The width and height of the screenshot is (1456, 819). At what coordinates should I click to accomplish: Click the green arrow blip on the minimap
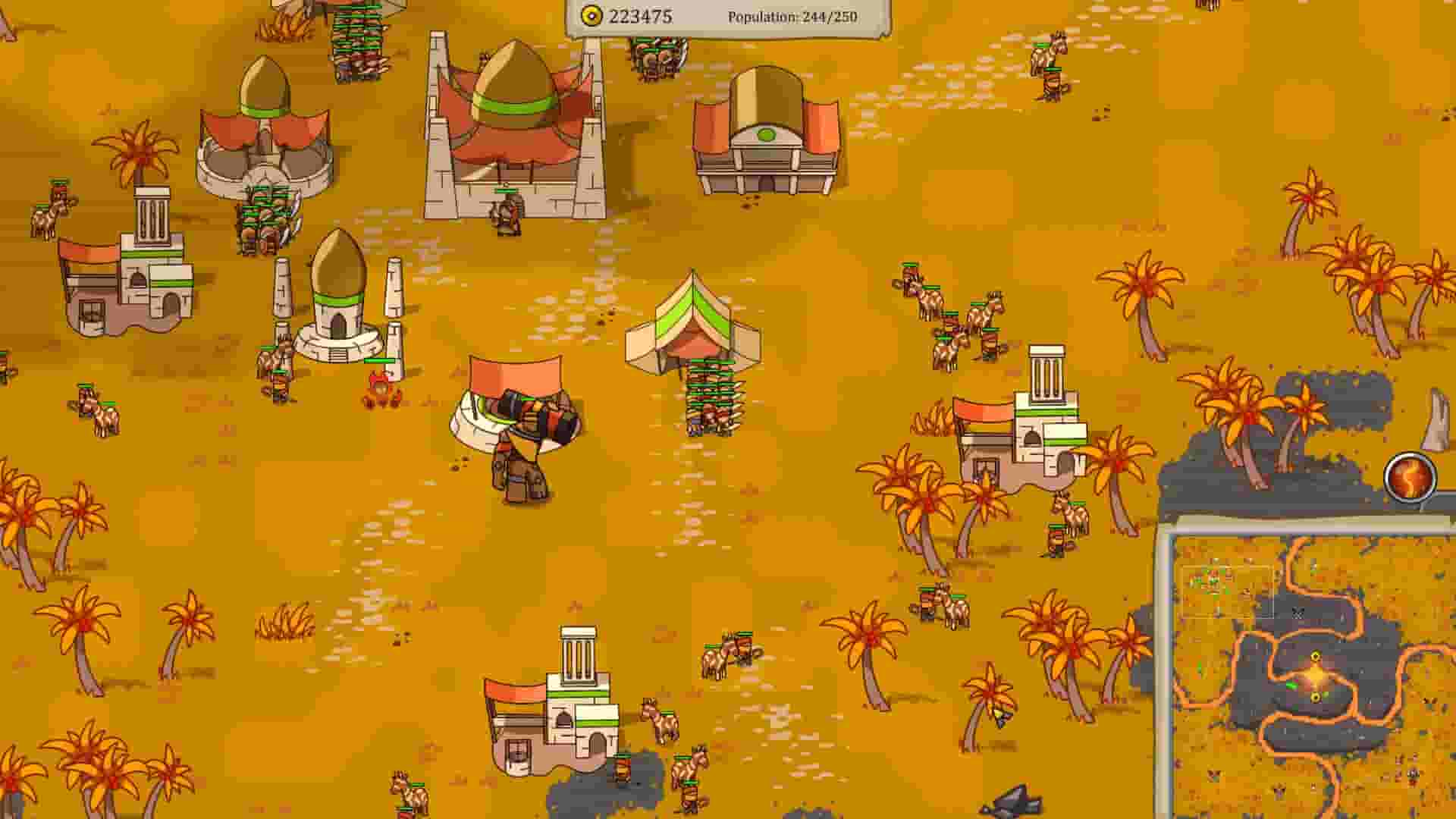(1292, 685)
